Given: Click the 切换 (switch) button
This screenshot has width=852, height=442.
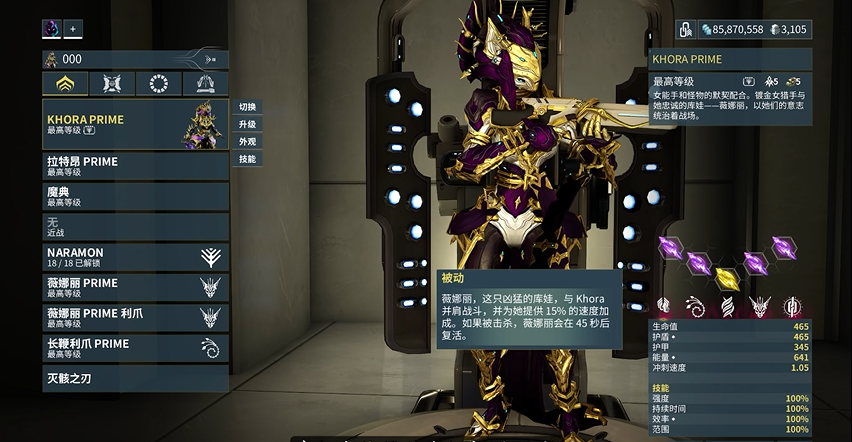Looking at the screenshot, I should pos(247,107).
